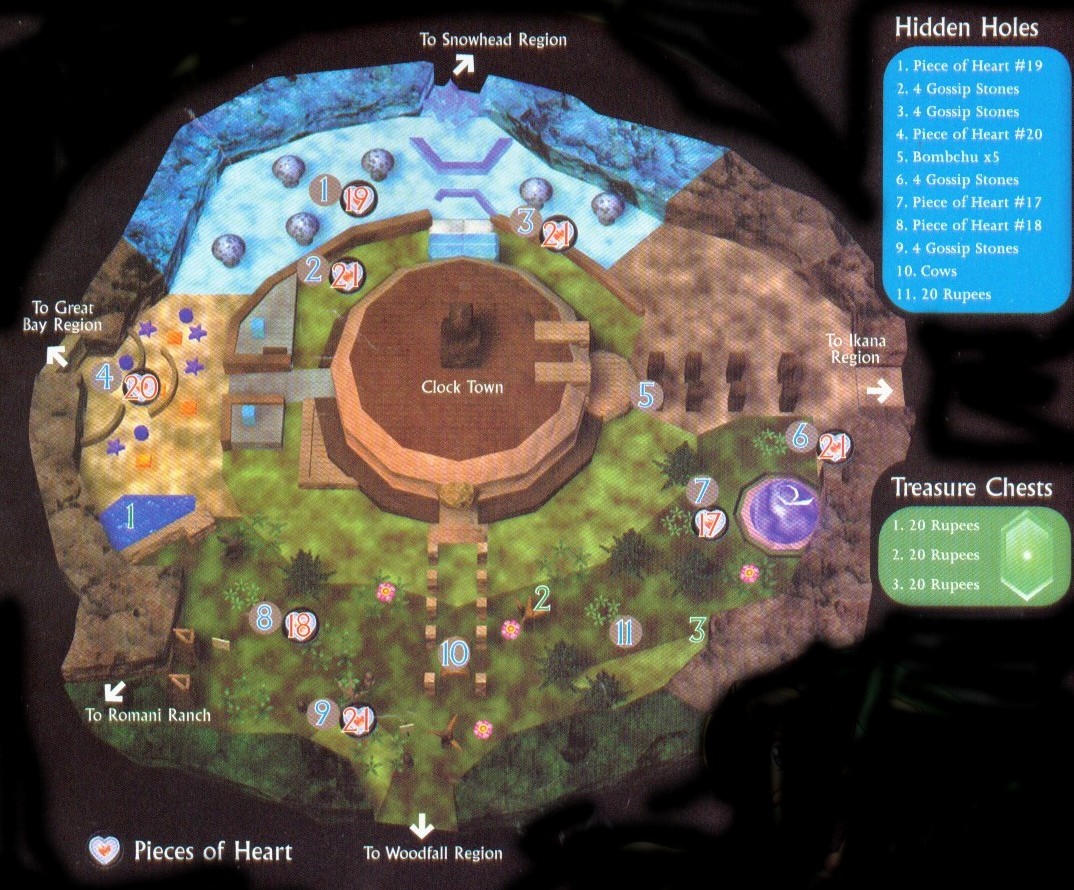Choose the To Woodfall Region arrow
Screen dimensions: 1074x890
tap(422, 826)
